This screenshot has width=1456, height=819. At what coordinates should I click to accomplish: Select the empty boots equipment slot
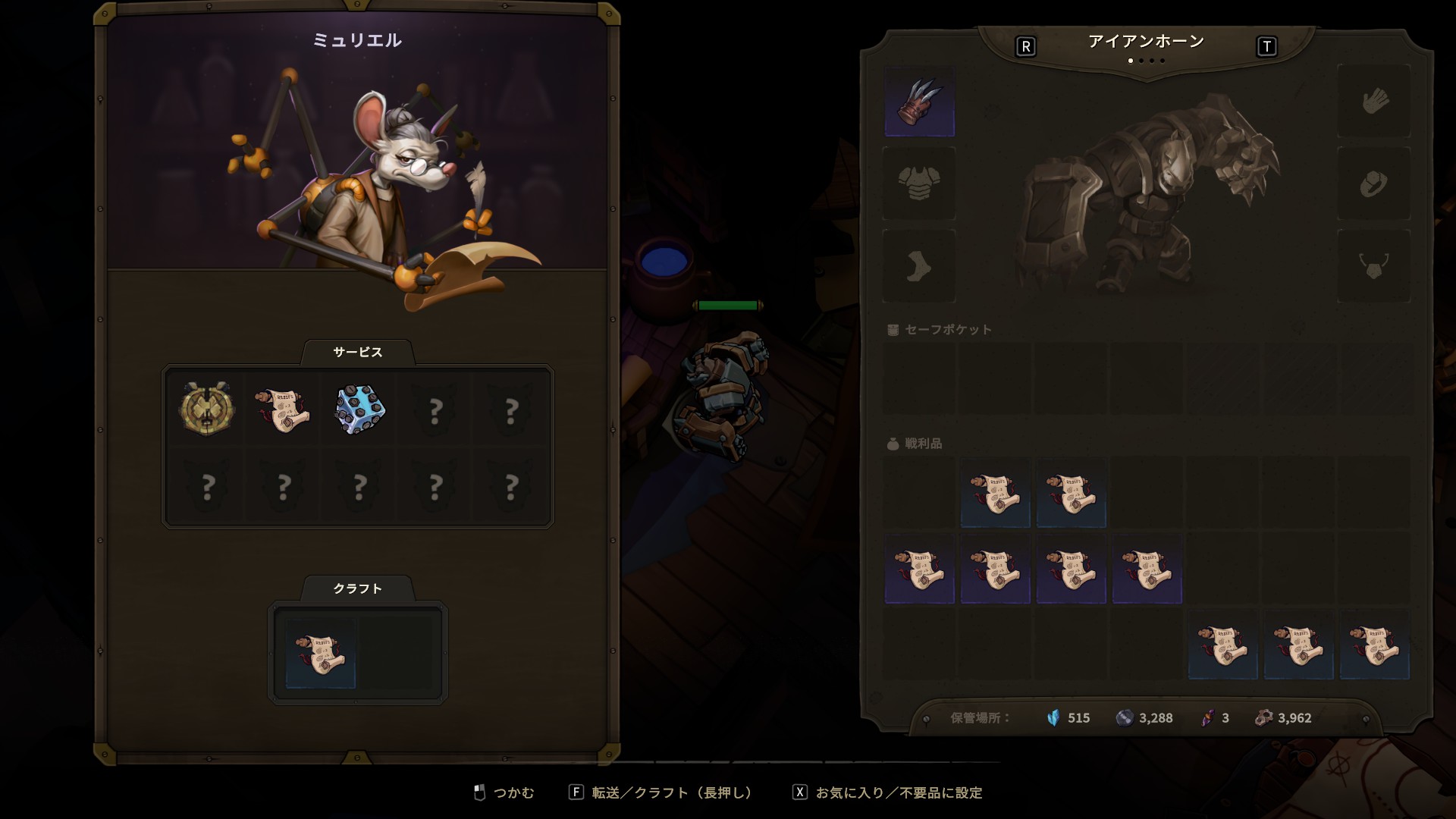coord(919,267)
